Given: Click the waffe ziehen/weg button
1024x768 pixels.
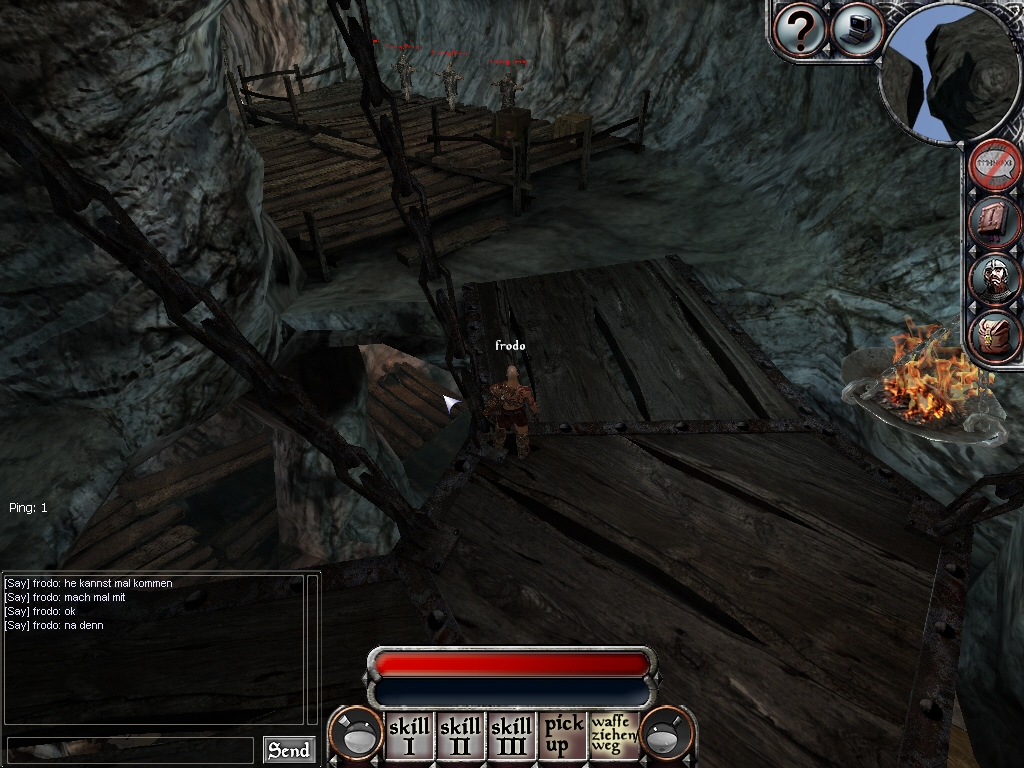Looking at the screenshot, I should 613,737.
